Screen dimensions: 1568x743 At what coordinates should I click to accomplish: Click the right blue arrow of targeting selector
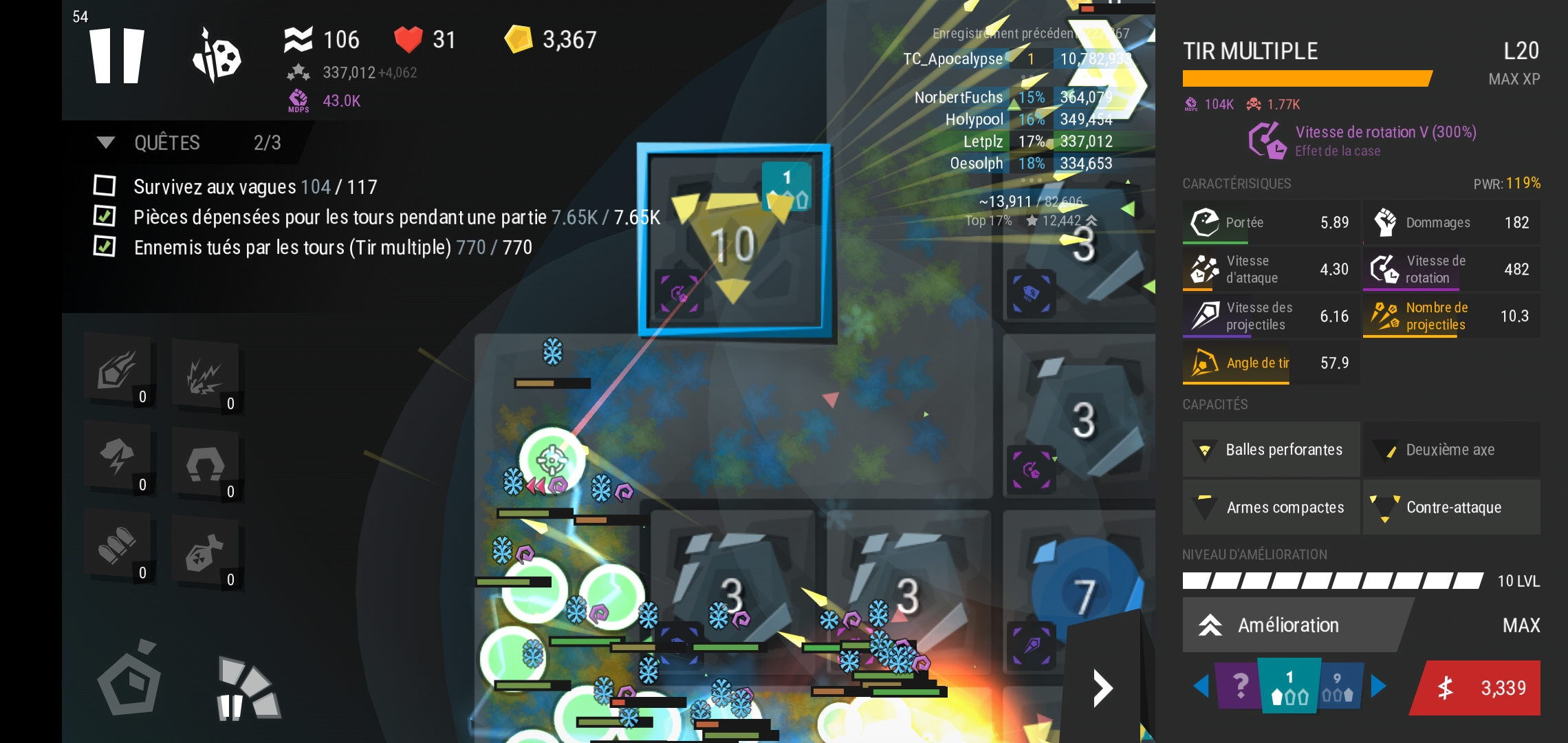pyautogui.click(x=1378, y=685)
